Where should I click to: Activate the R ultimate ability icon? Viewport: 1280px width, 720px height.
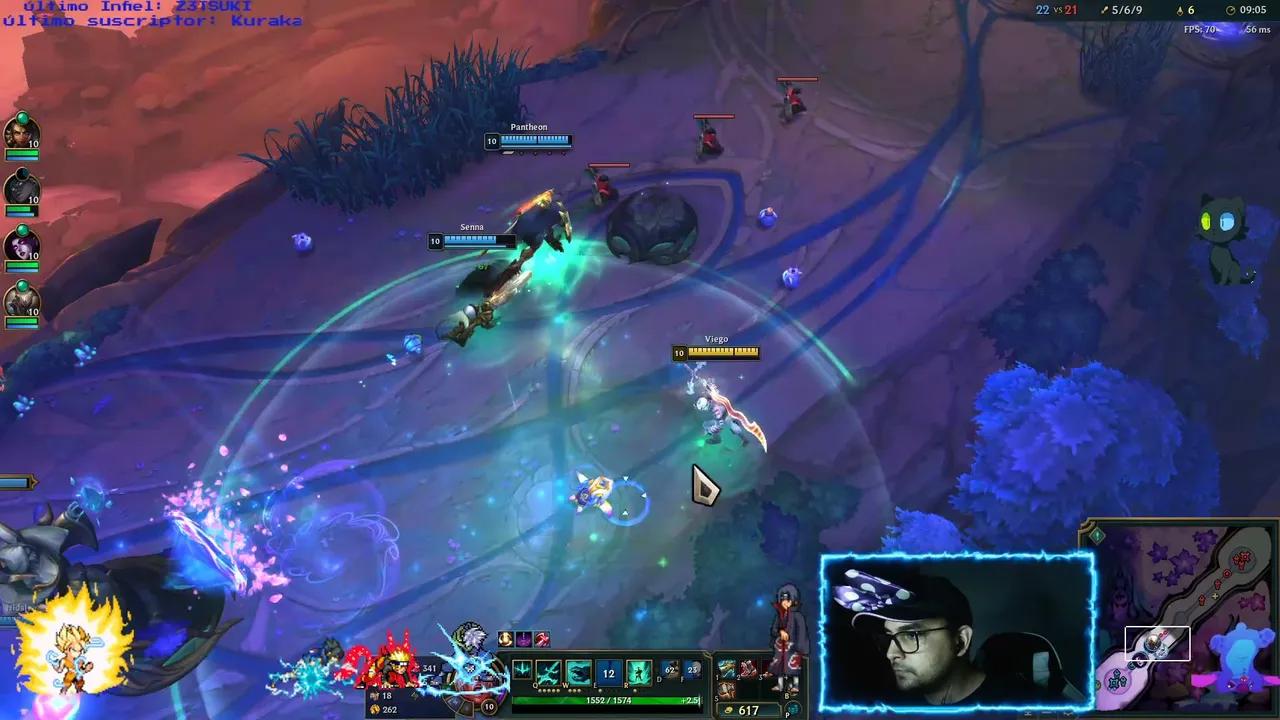click(639, 672)
